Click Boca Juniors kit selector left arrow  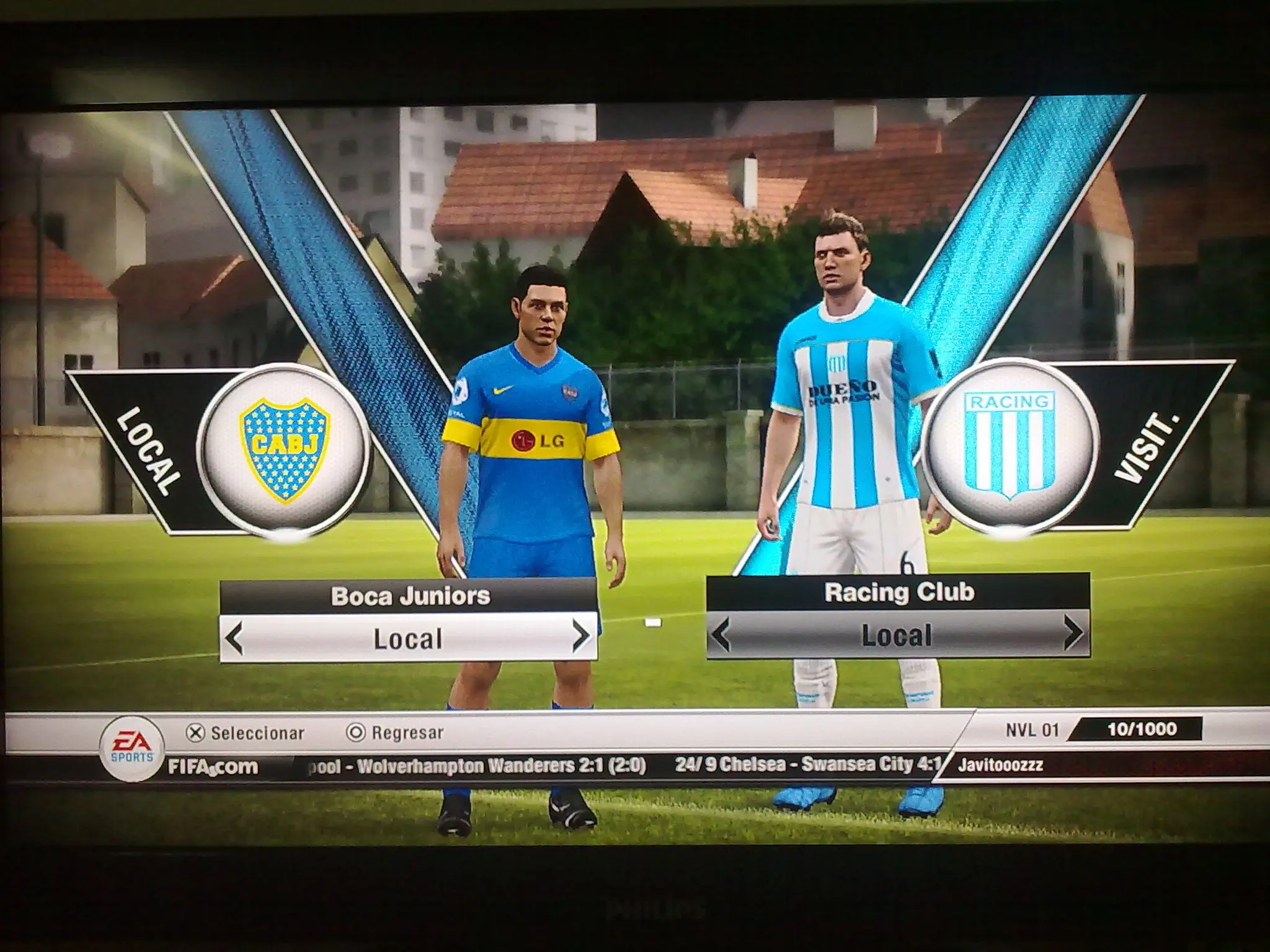(234, 638)
